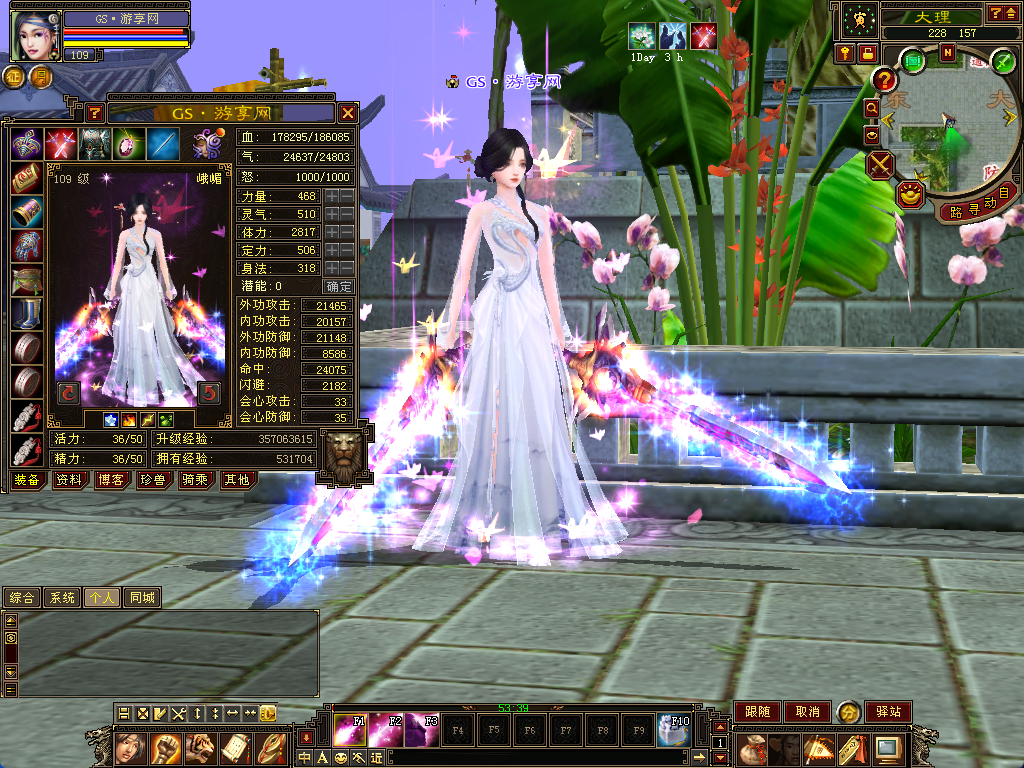Click the 取消 cancel button
Screen dimensions: 1024x768
(x=807, y=712)
